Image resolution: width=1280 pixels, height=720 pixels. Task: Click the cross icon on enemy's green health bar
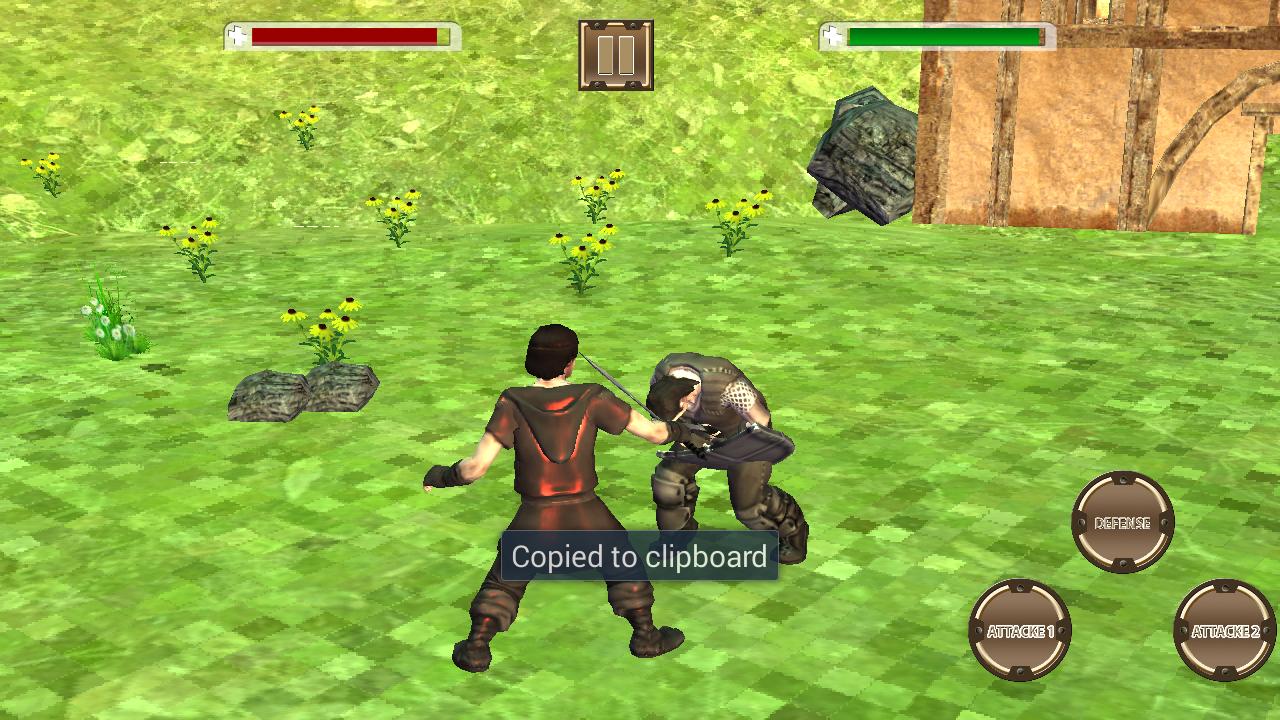point(831,35)
